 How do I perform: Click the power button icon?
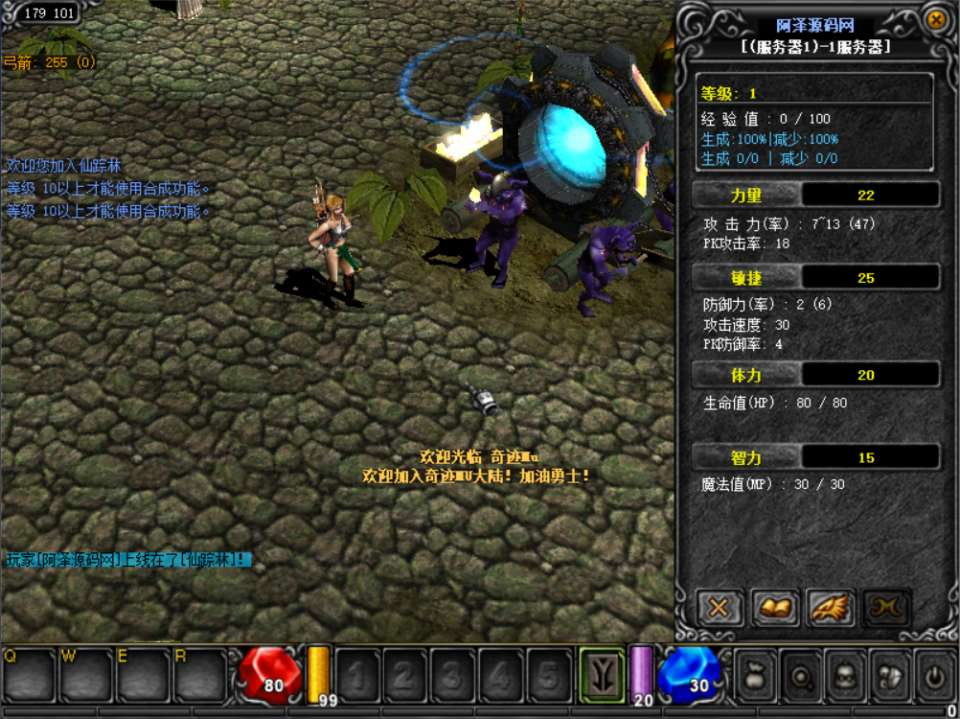pos(934,676)
